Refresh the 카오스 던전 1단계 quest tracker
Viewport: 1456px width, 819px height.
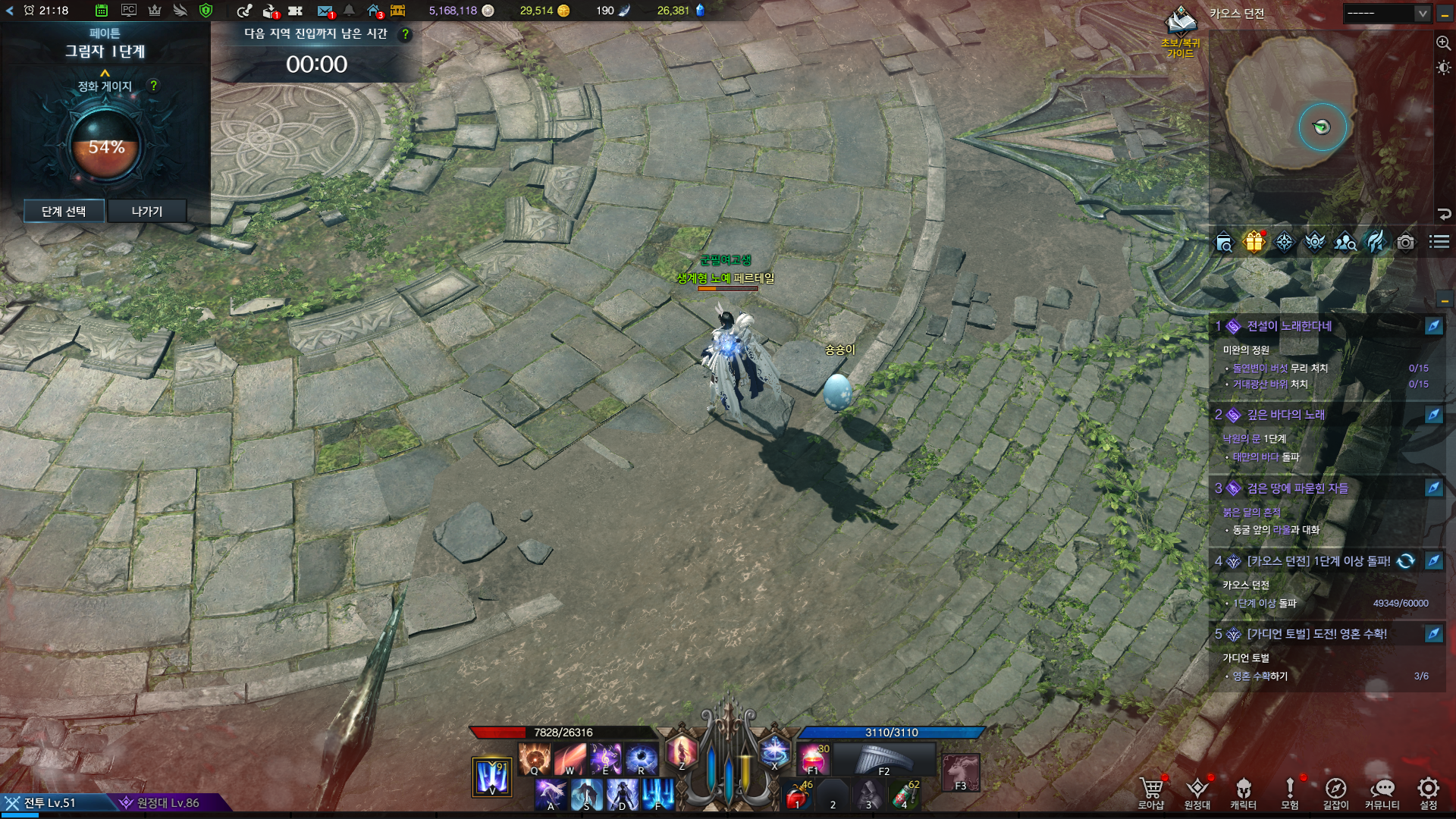1405,561
